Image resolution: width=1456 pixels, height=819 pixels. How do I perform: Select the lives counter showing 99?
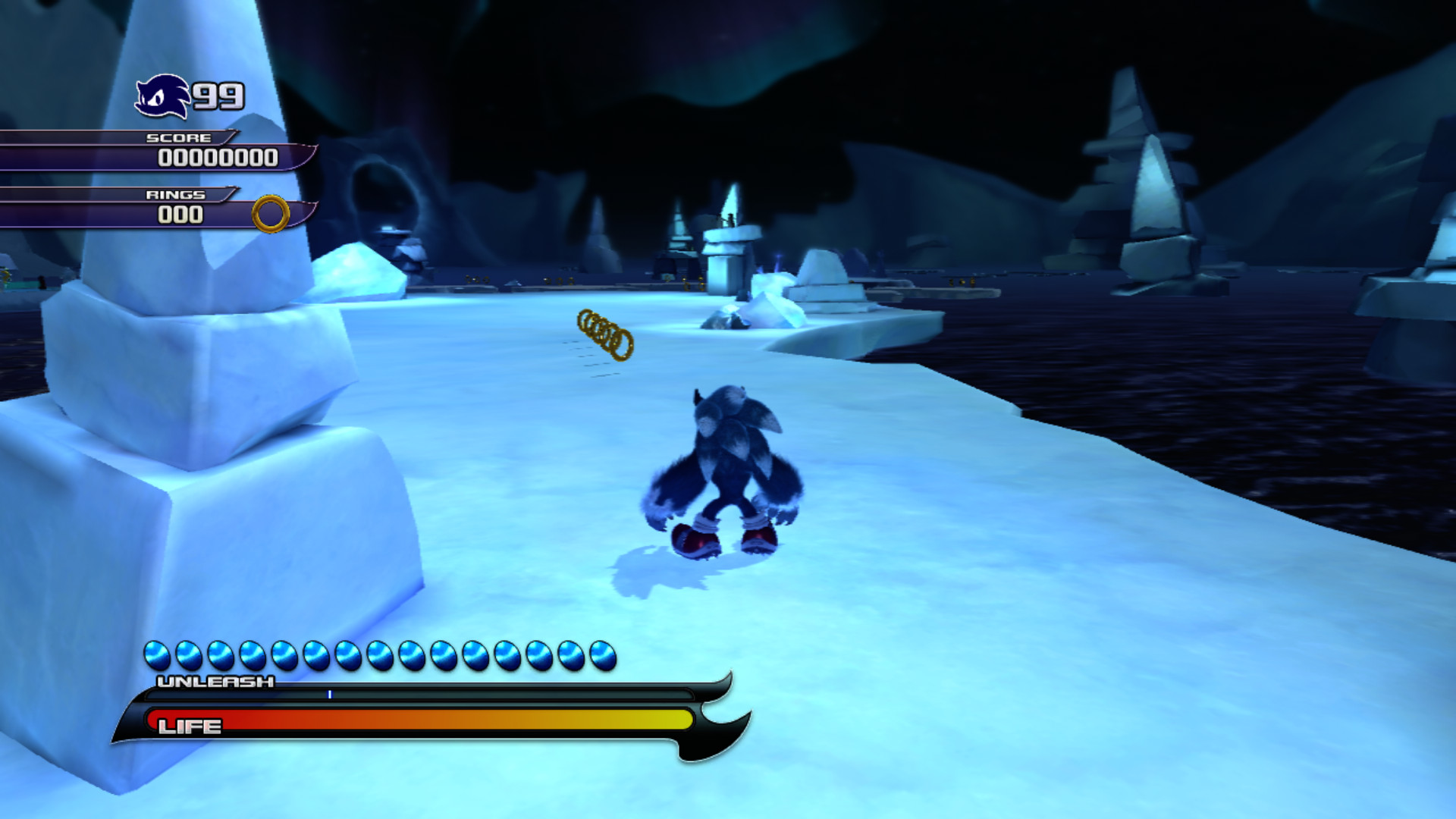coord(220,95)
